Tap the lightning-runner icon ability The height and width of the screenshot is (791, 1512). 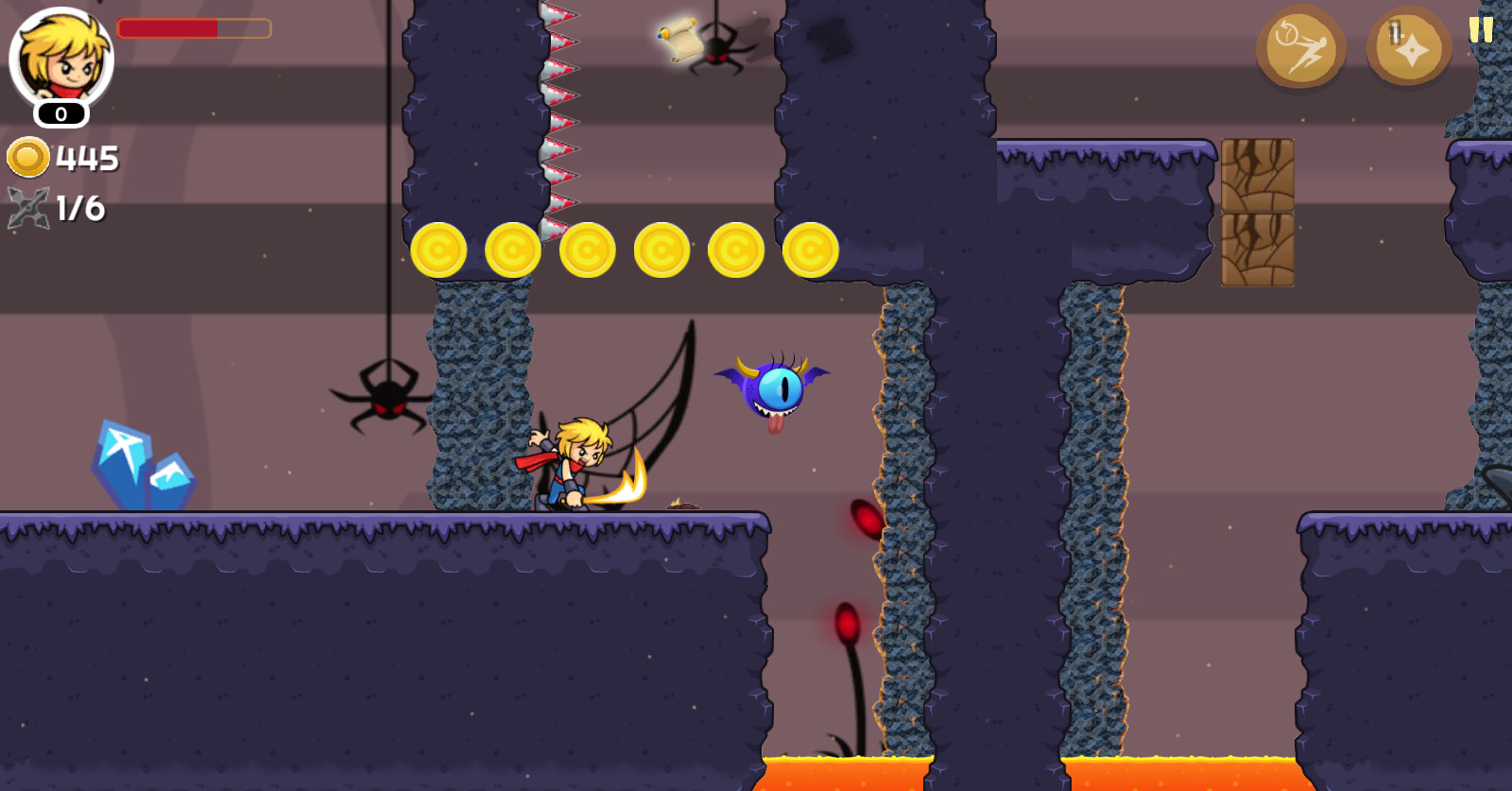(1302, 47)
